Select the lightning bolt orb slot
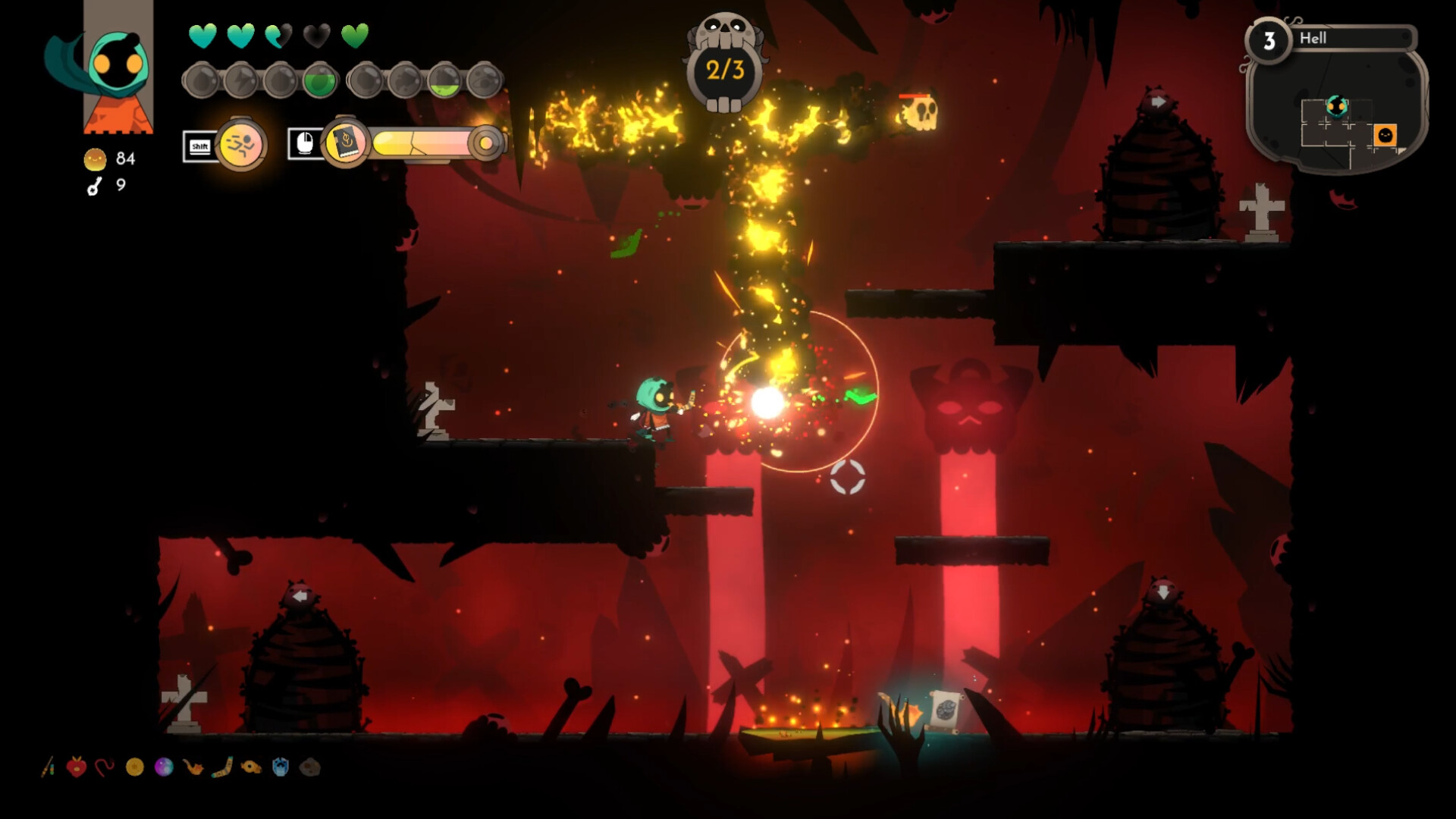This screenshot has height=819, width=1456. (x=240, y=80)
